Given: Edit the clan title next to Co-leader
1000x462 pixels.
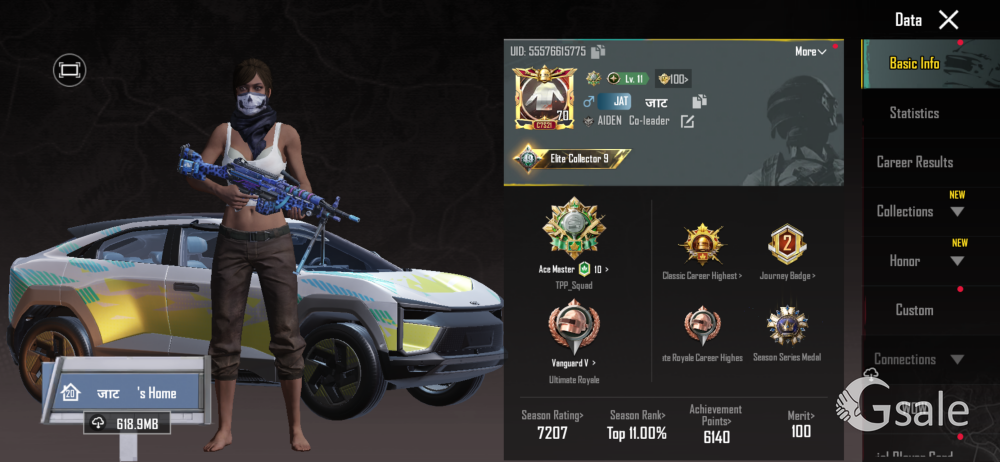Looking at the screenshot, I should coord(687,122).
